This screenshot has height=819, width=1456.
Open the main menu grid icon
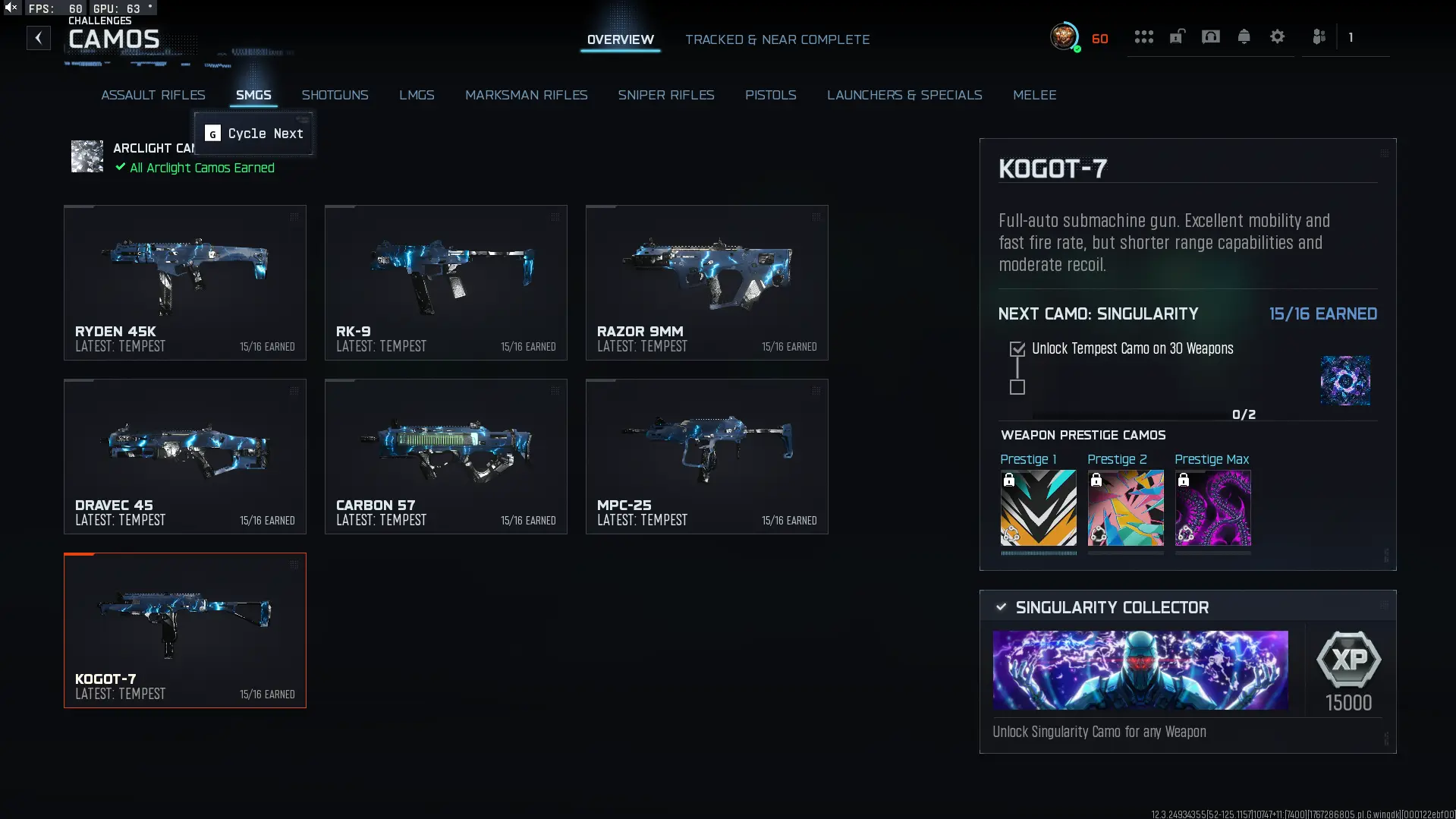[1143, 36]
